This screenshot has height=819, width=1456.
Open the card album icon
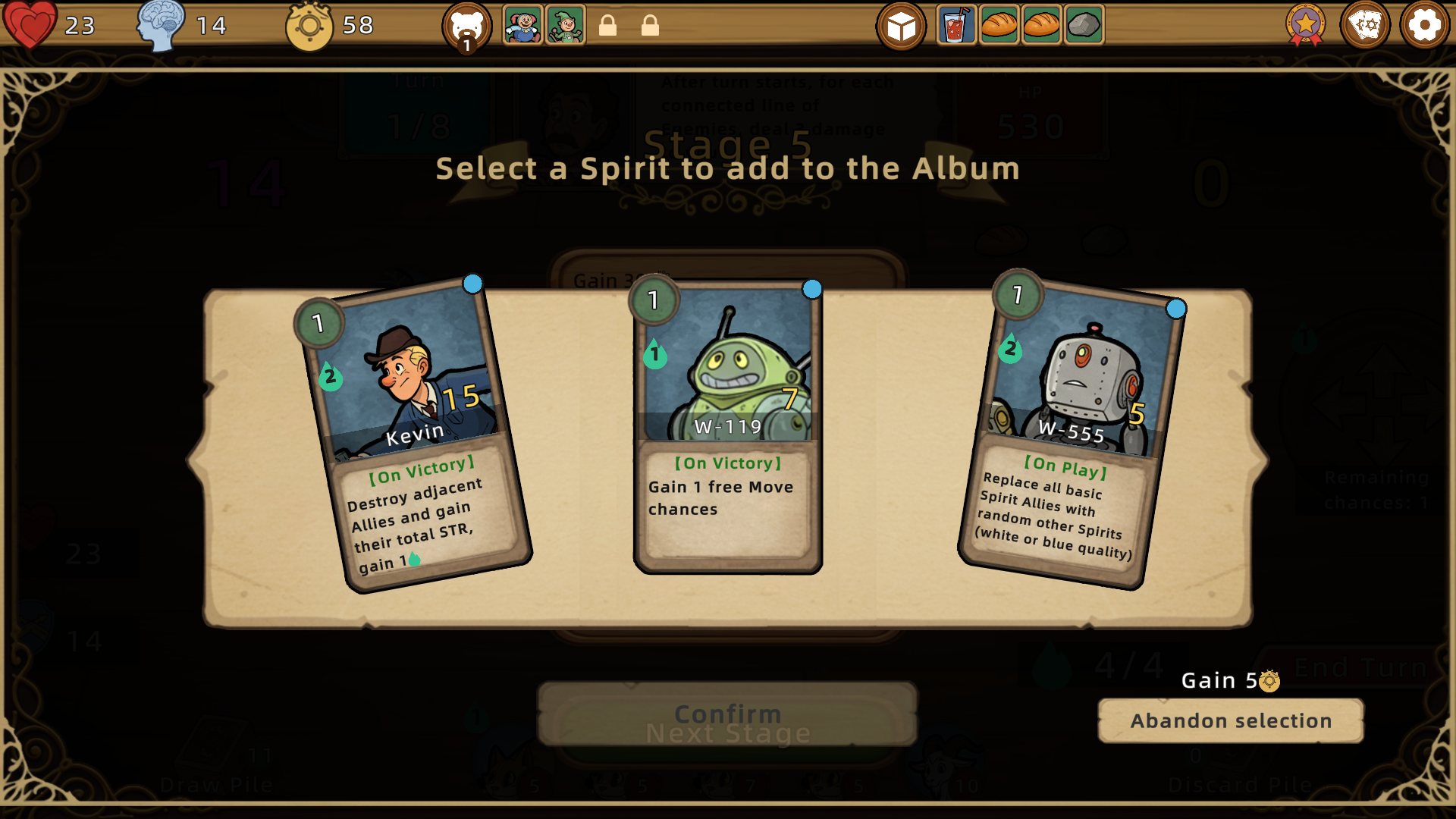1365,25
